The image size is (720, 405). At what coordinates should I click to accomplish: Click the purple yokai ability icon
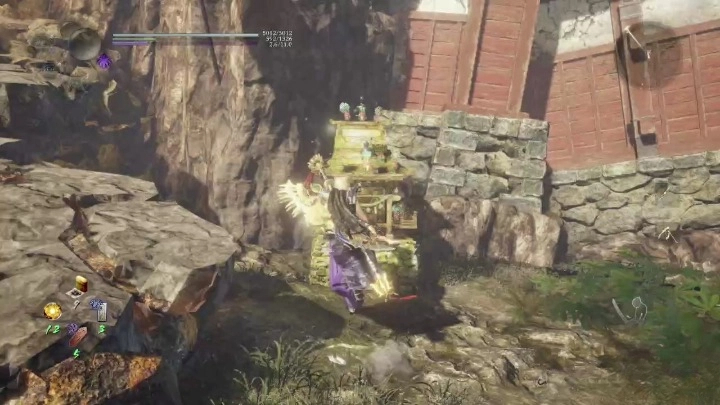(x=104, y=62)
